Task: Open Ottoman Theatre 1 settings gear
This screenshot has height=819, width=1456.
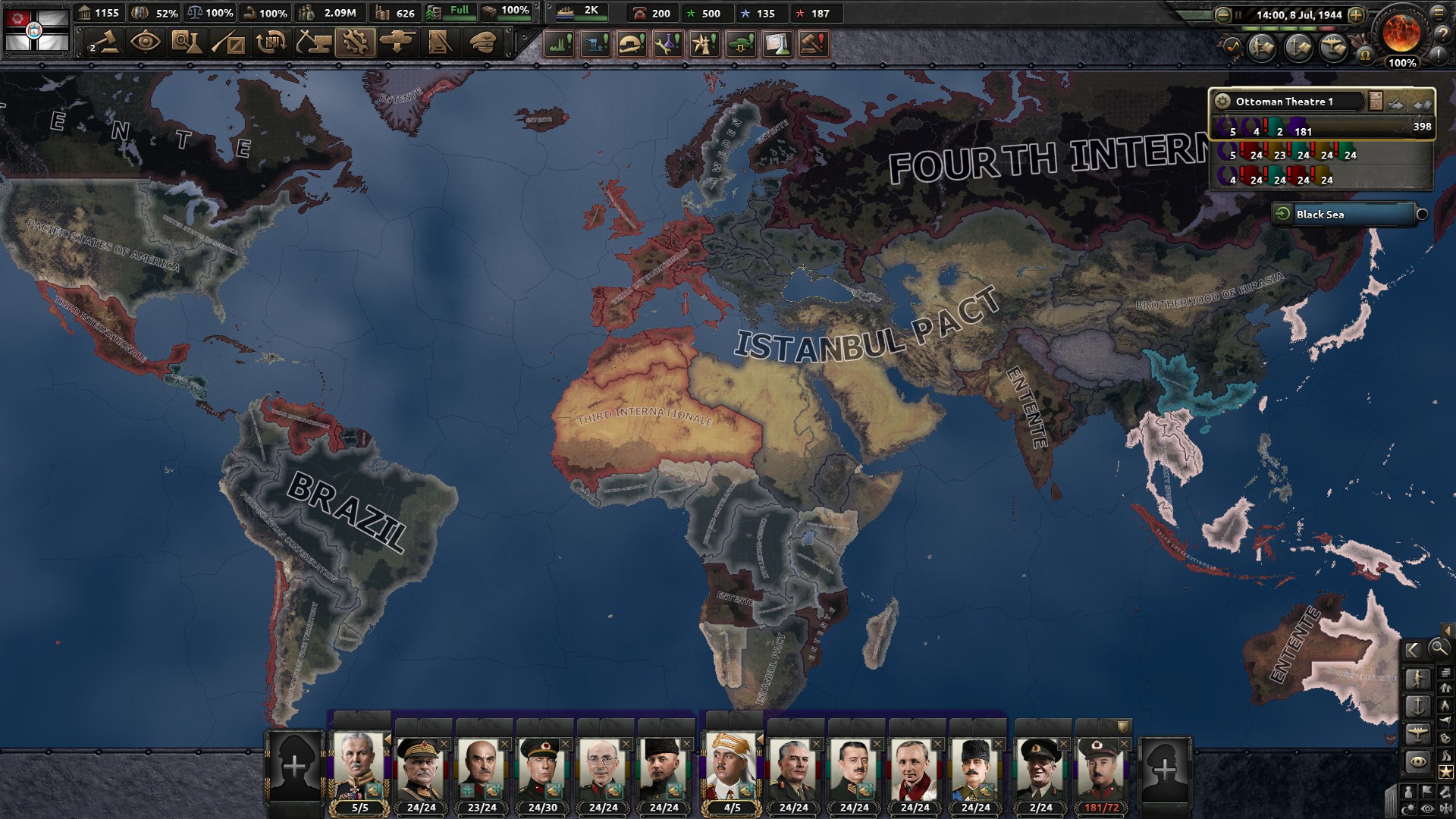Action: point(1222,102)
